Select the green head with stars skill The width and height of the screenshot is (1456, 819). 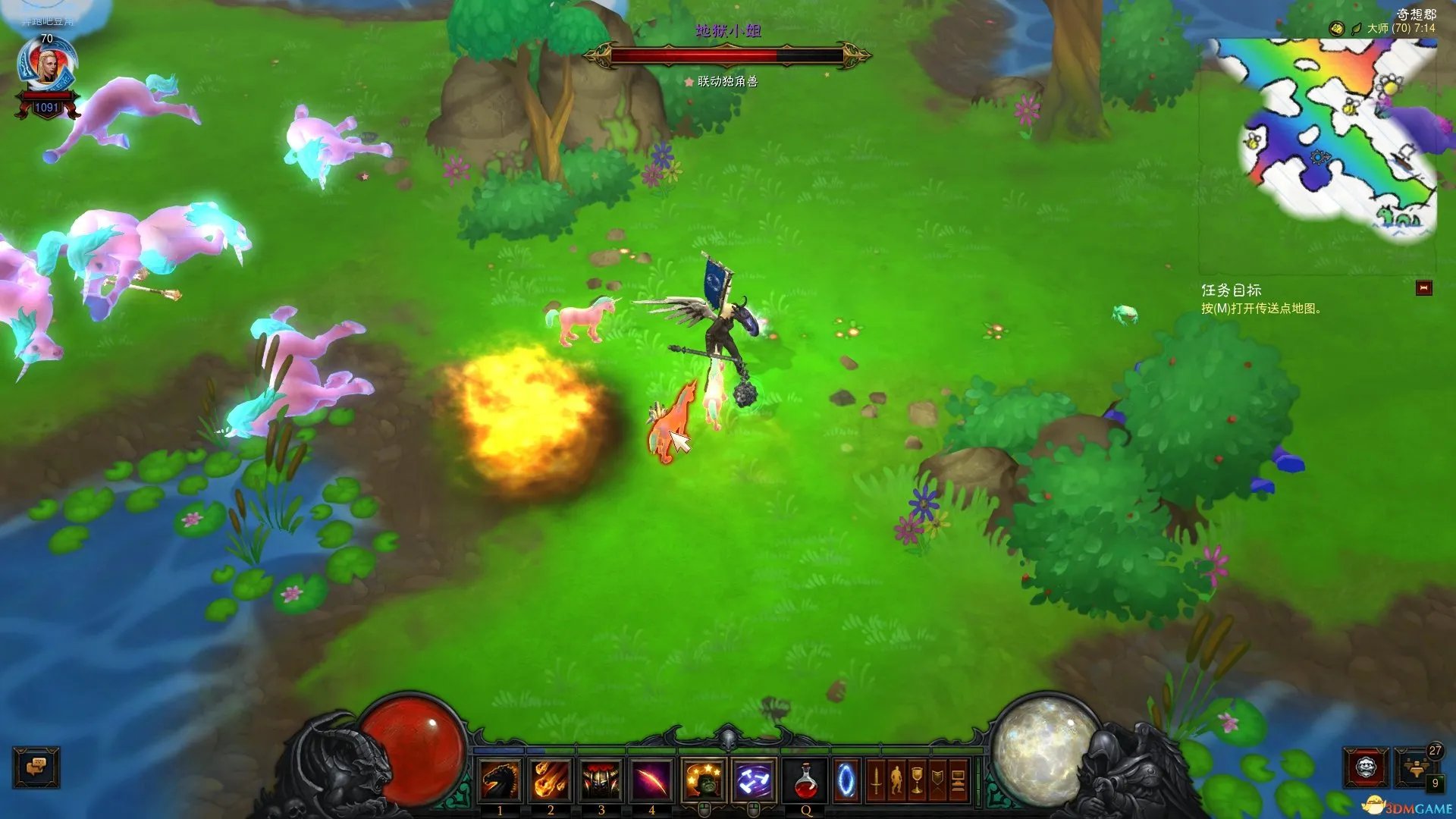[x=704, y=780]
